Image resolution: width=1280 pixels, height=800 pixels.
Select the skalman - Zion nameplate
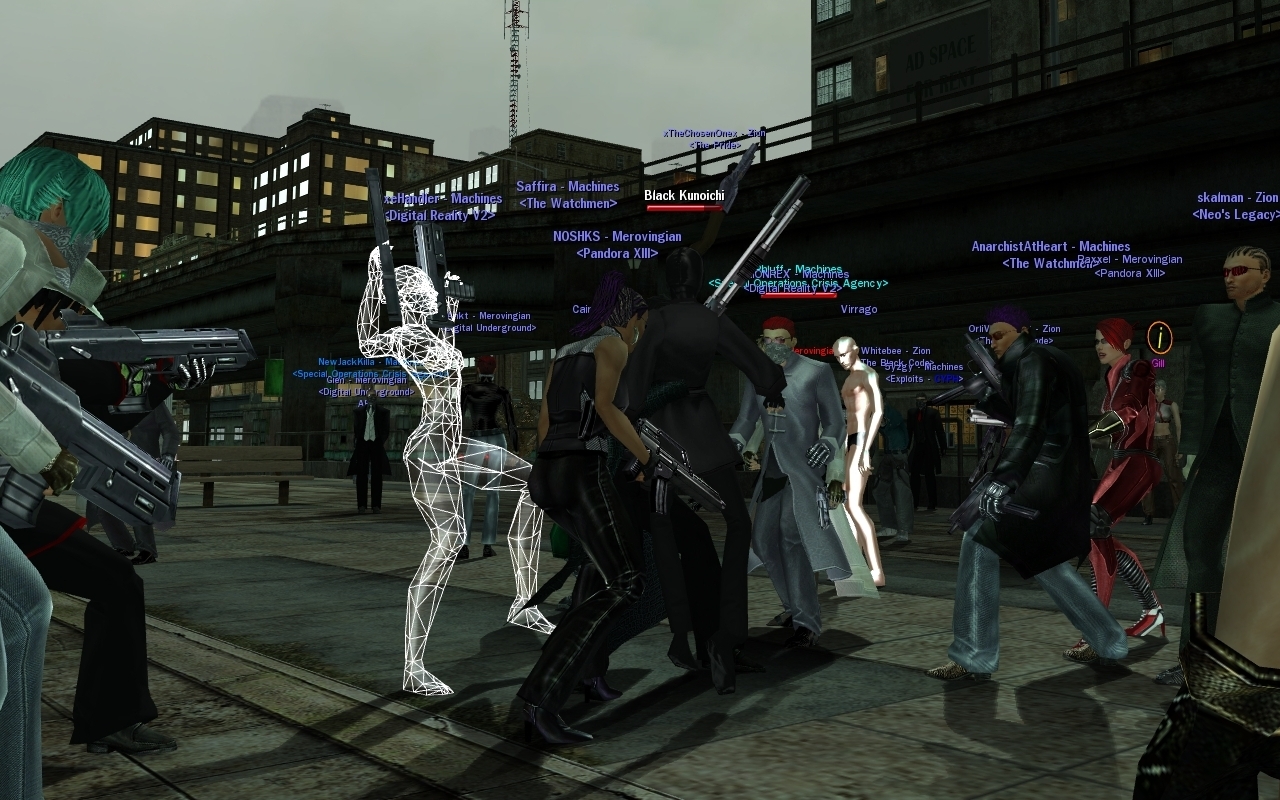[x=1237, y=198]
